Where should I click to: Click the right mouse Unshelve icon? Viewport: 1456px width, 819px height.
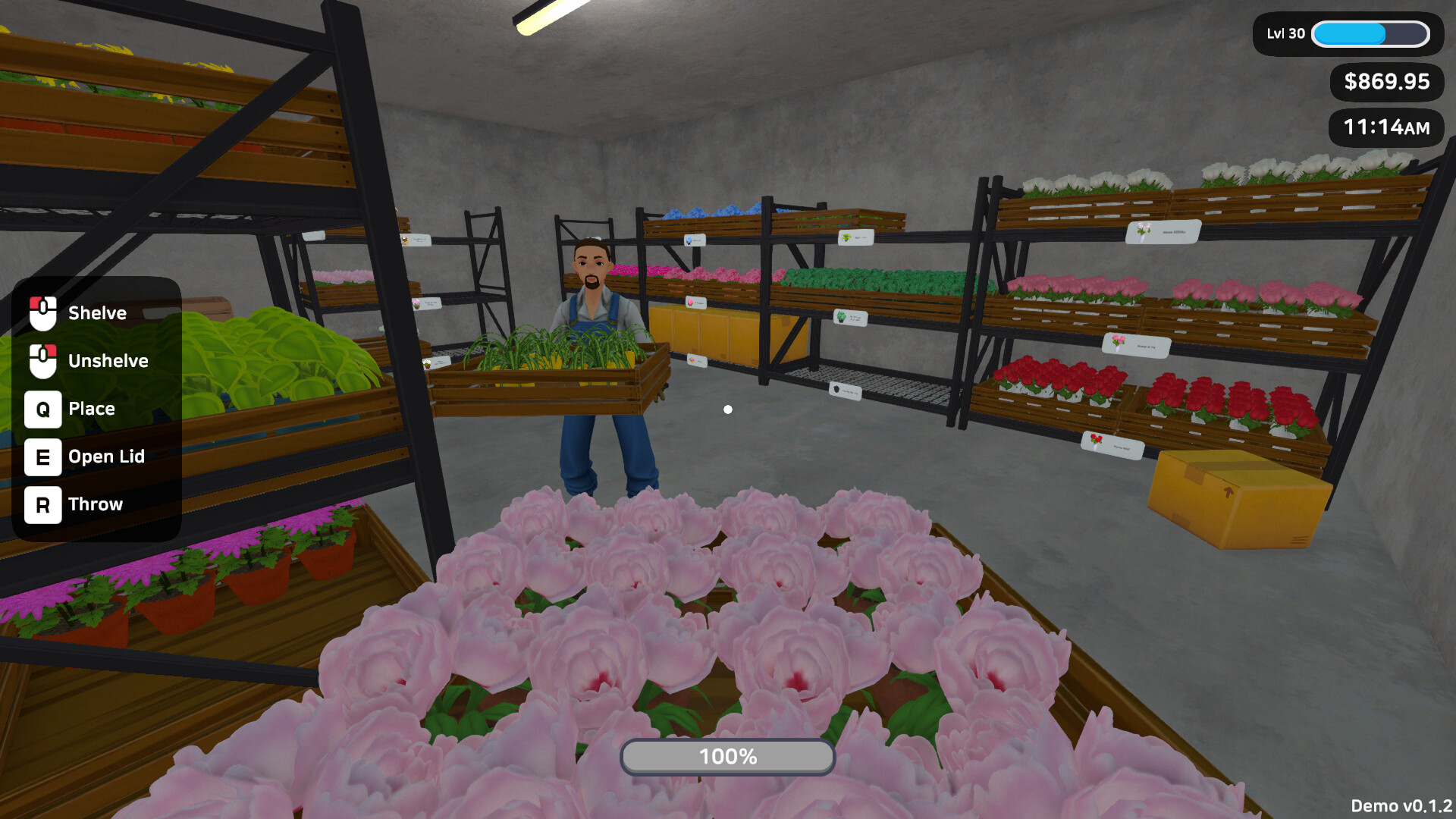[x=42, y=361]
